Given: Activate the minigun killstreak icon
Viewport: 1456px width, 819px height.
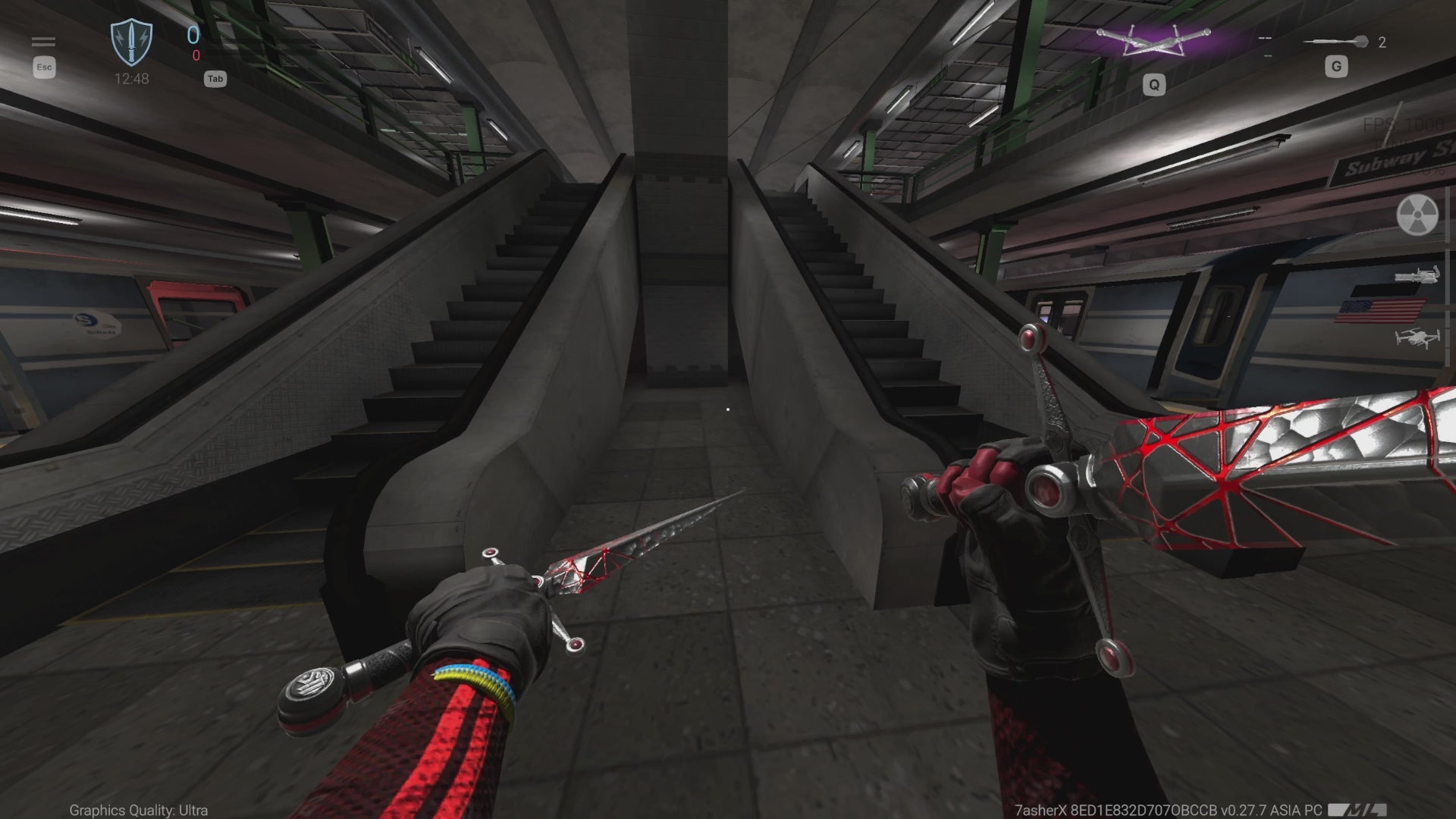Looking at the screenshot, I should (1417, 275).
